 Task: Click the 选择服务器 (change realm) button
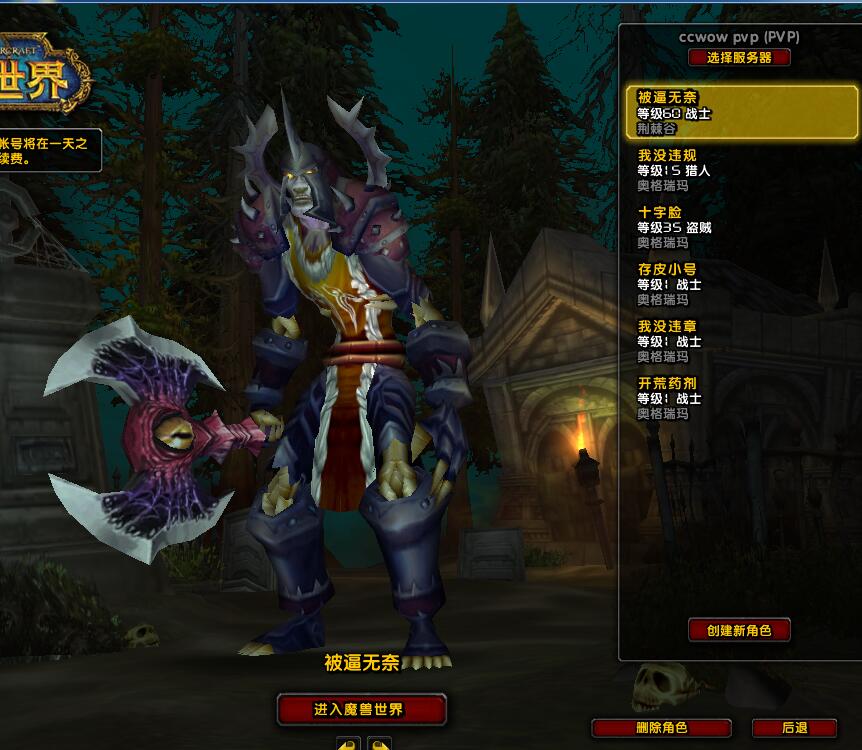739,58
